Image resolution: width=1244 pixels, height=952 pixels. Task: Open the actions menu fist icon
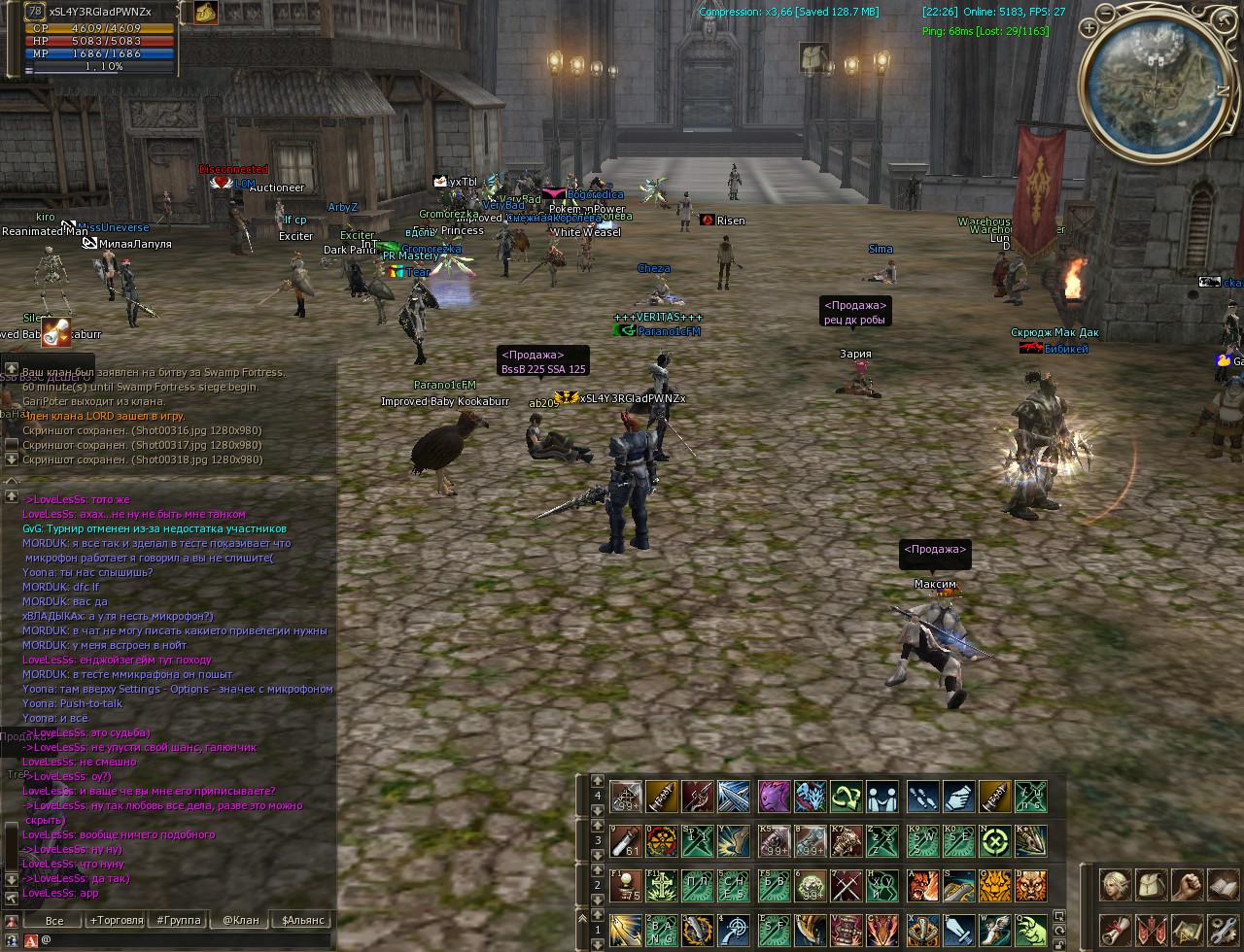pyautogui.click(x=1187, y=885)
